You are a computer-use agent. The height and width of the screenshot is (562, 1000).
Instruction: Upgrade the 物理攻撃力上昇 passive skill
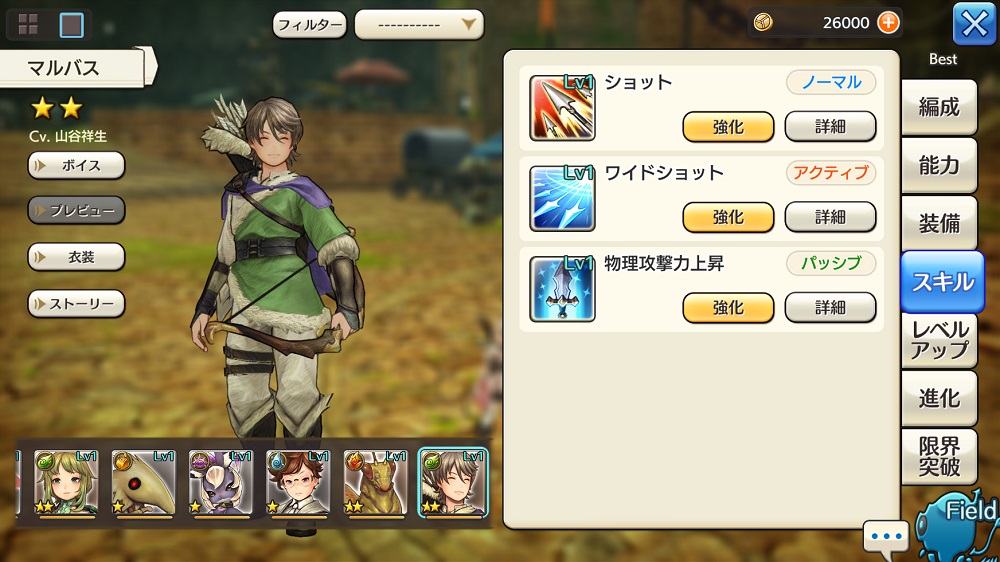click(728, 308)
